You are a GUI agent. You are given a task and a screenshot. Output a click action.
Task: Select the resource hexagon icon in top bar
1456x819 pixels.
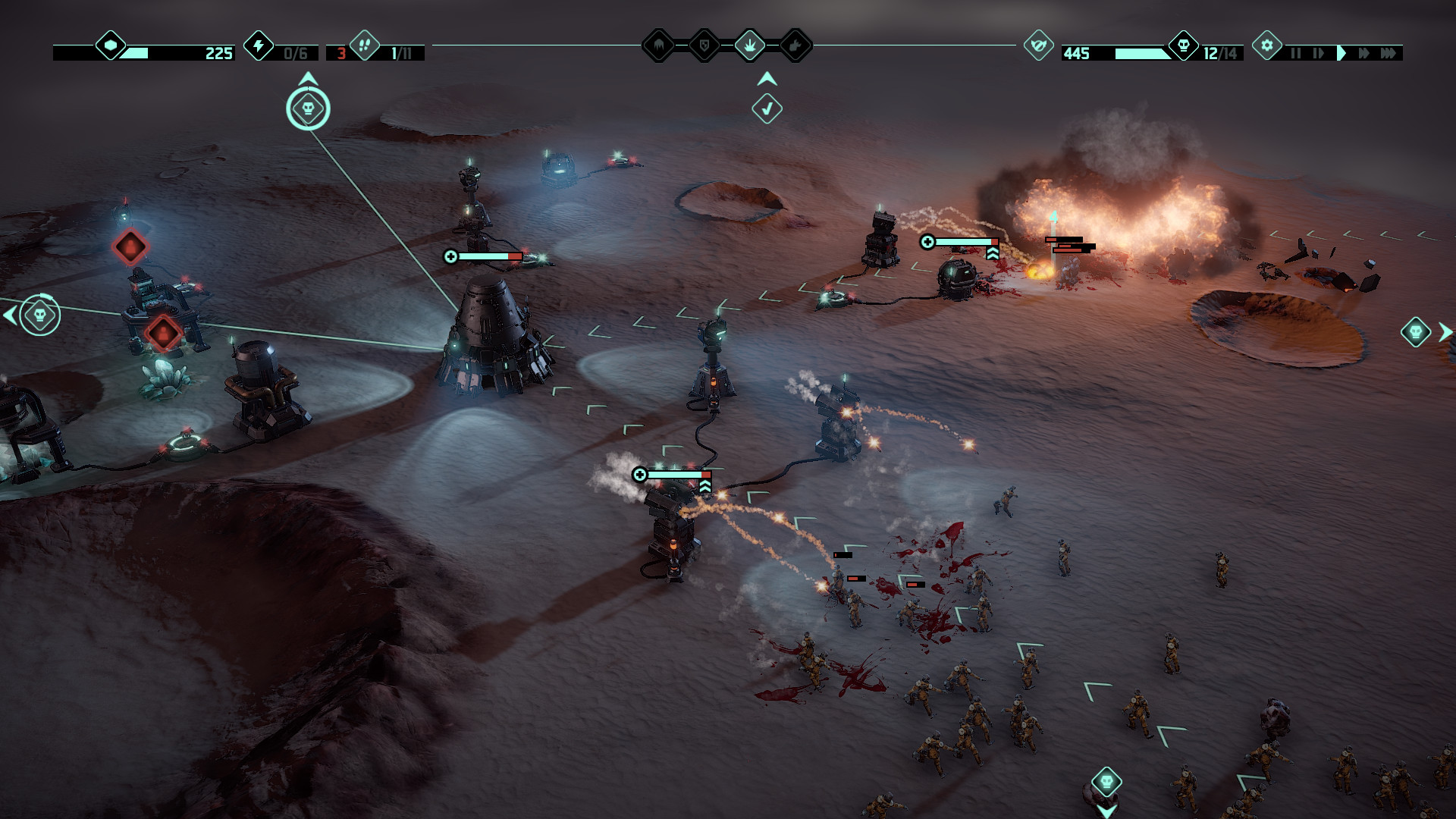coord(110,45)
